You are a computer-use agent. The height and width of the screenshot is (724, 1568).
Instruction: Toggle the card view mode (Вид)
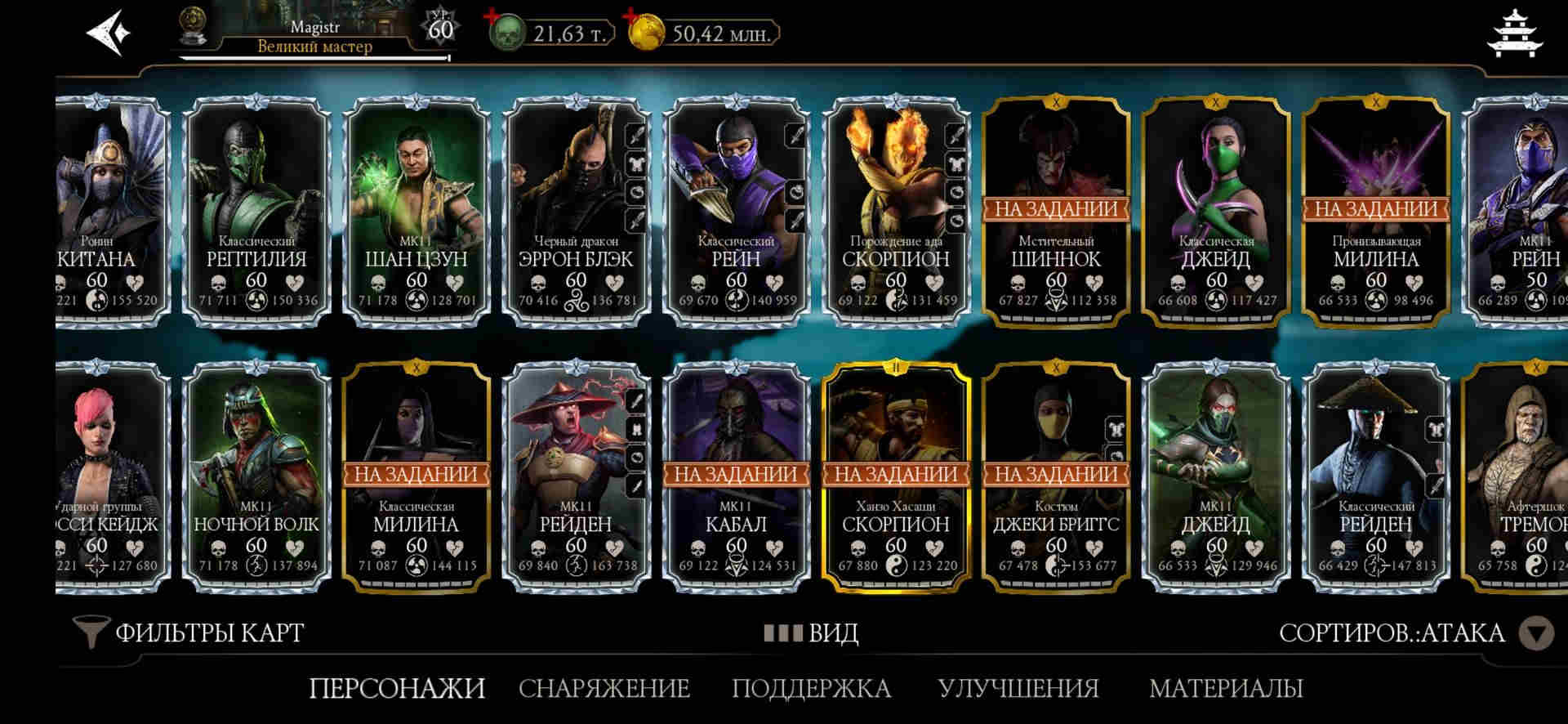(812, 632)
